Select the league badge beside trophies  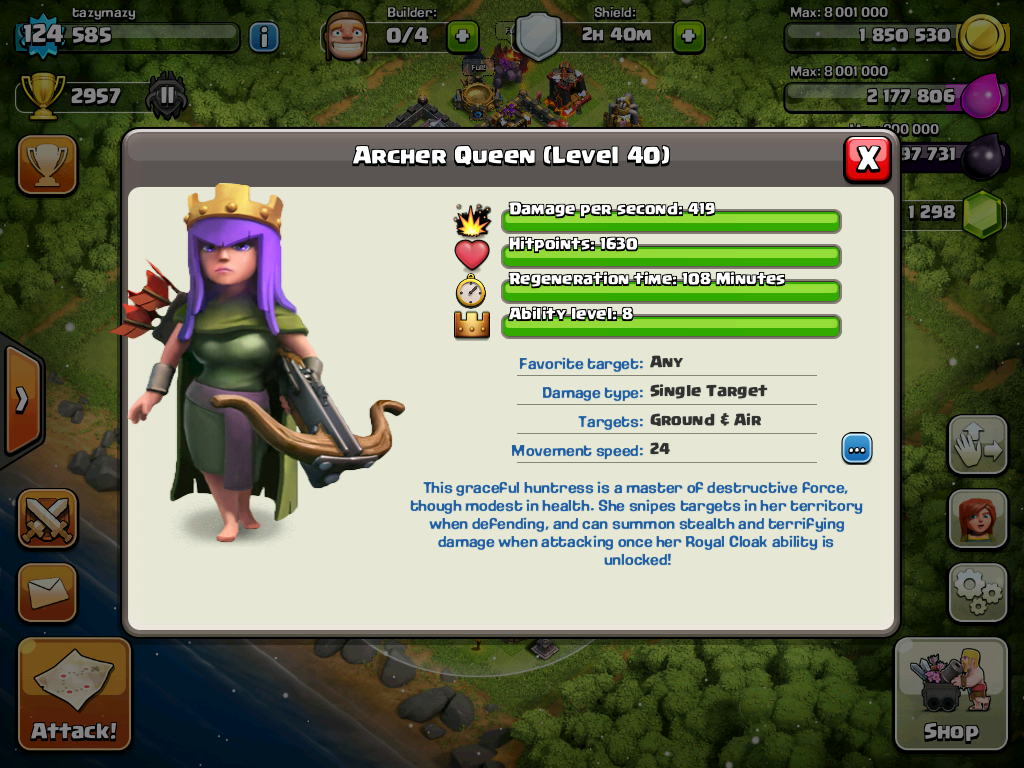[x=166, y=96]
